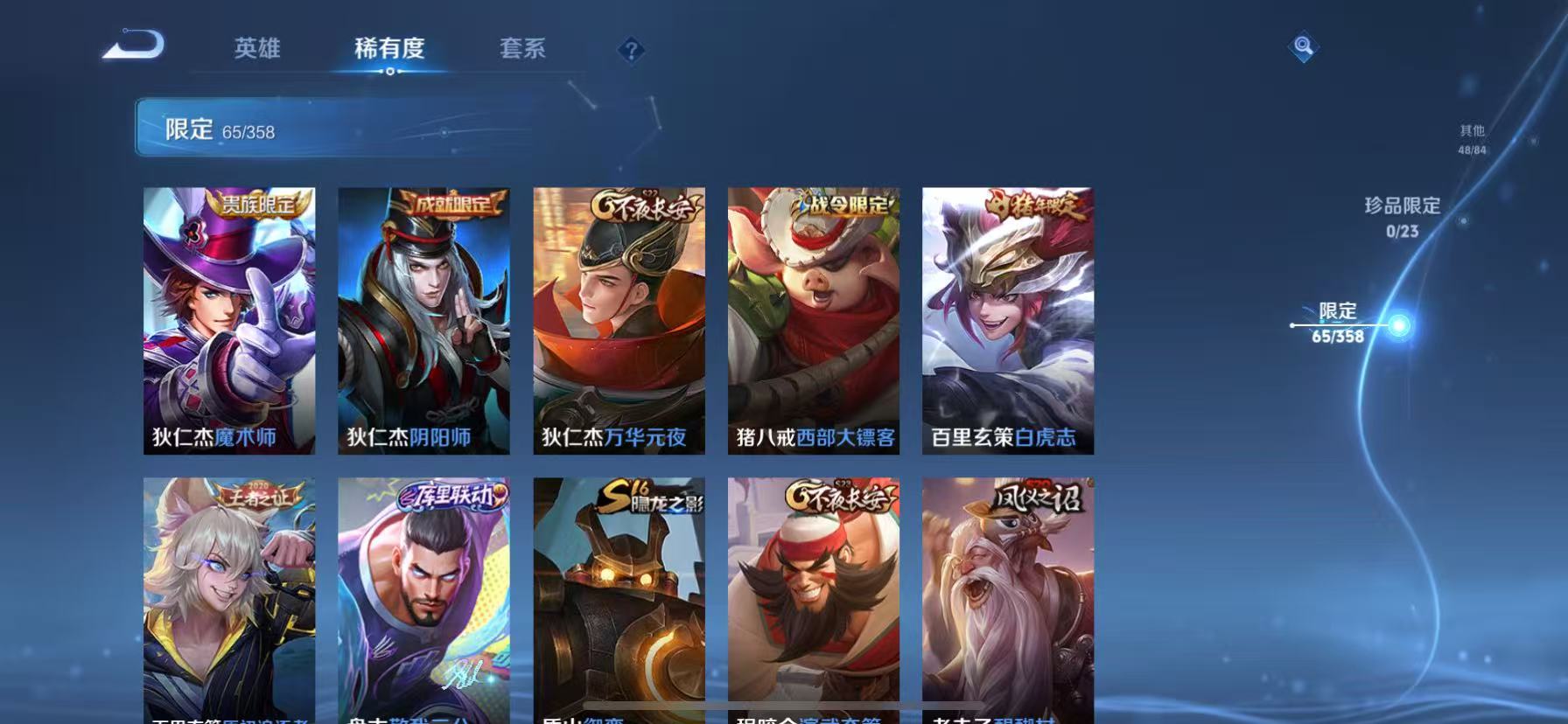
Task: Select the 狄仁杰阴阳师 skin thumbnail
Action: pos(424,319)
